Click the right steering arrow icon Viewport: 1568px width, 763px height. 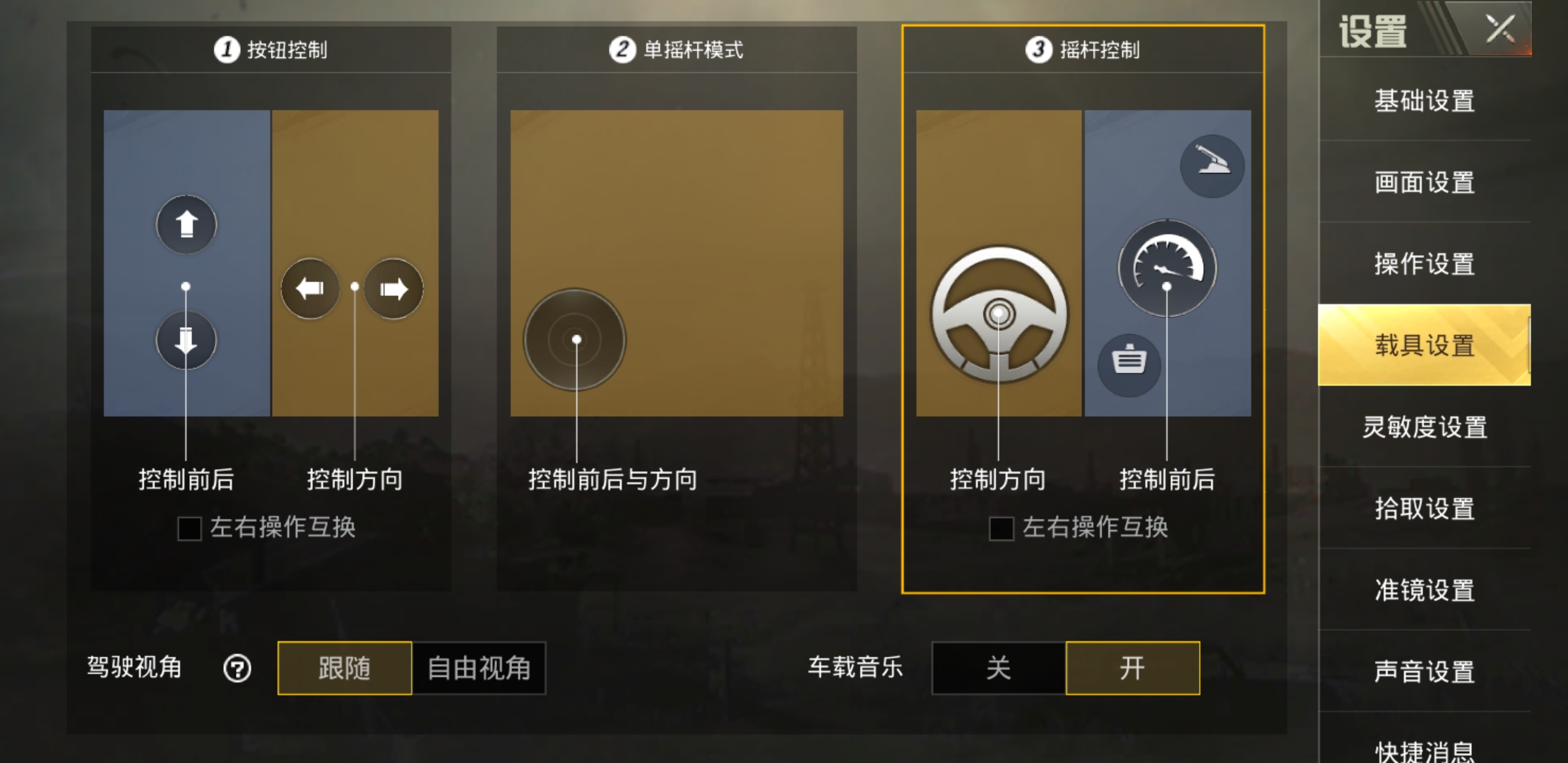[393, 287]
